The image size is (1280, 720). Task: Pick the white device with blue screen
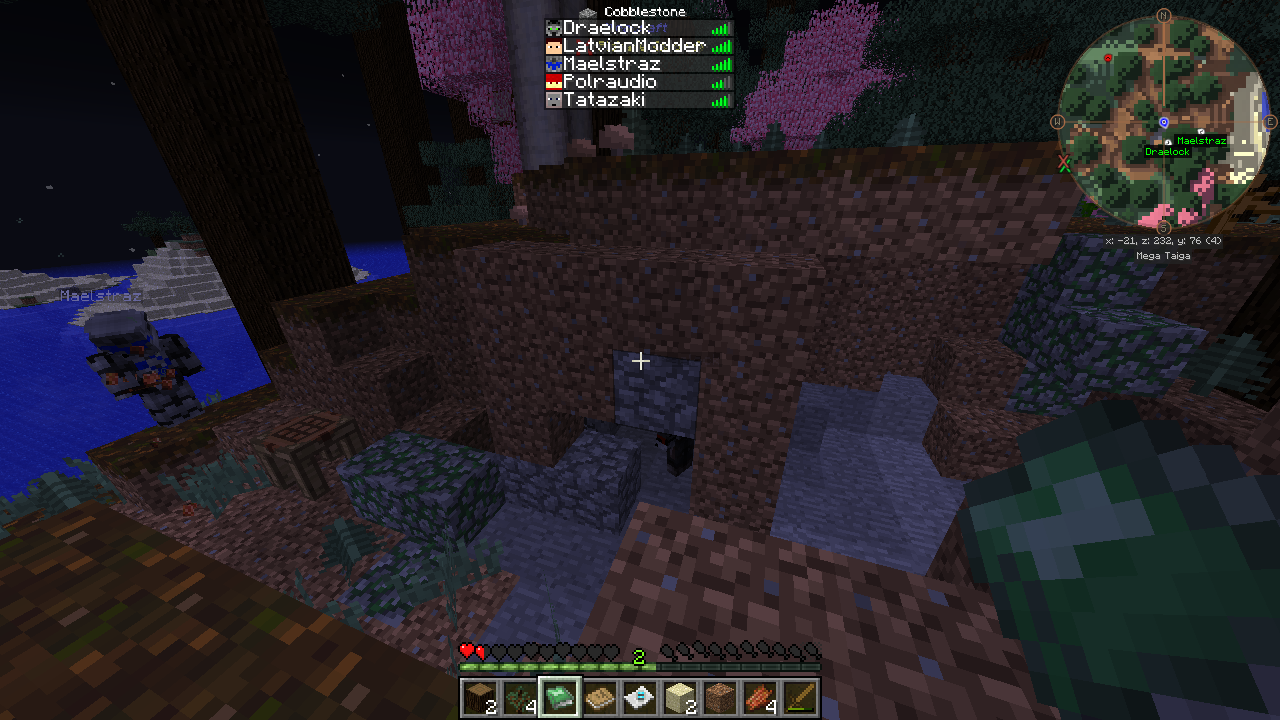[x=640, y=697]
